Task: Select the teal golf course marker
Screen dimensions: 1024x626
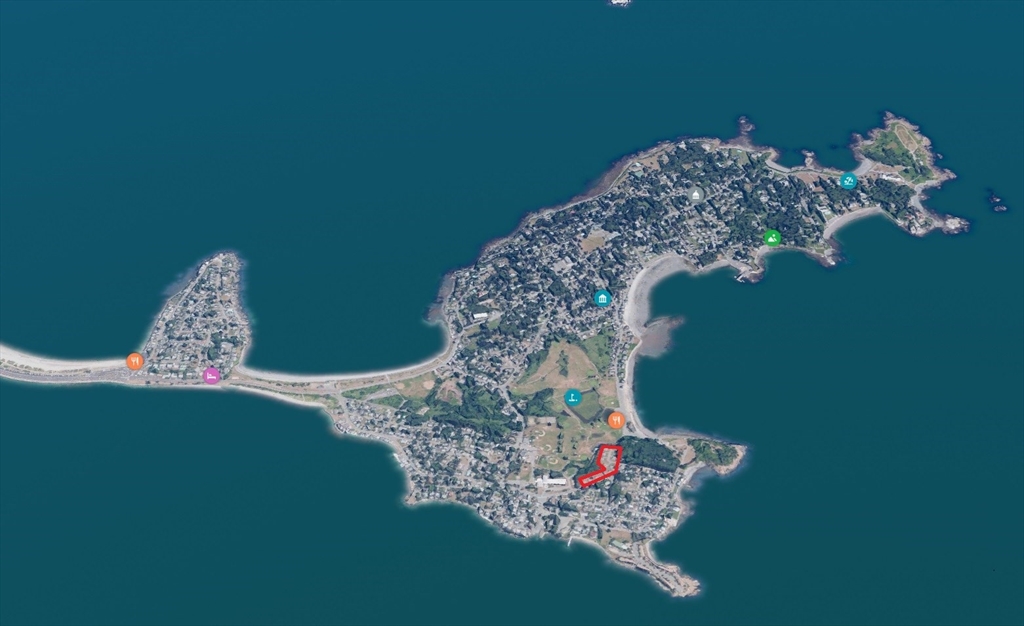Action: 573,397
